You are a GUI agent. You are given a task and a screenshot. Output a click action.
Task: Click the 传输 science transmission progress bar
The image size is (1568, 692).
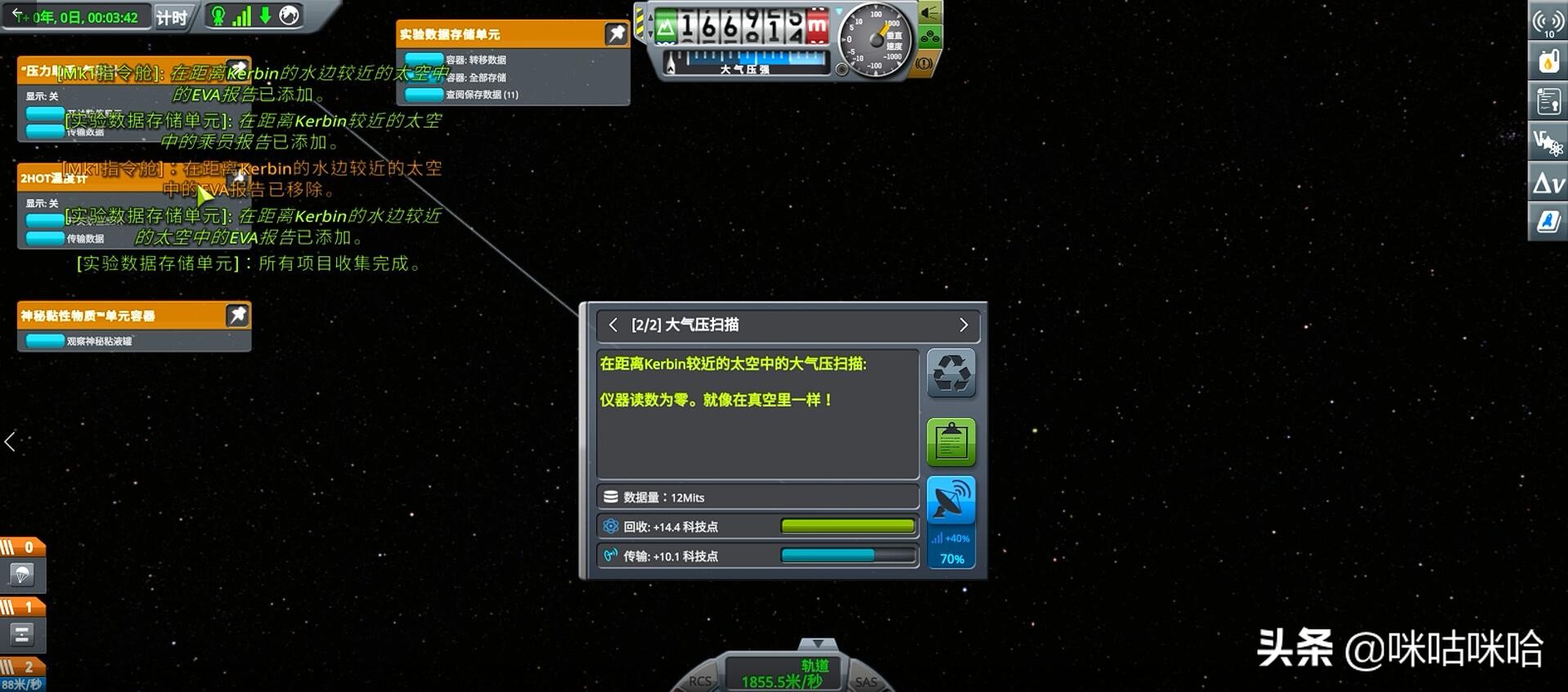[x=849, y=555]
